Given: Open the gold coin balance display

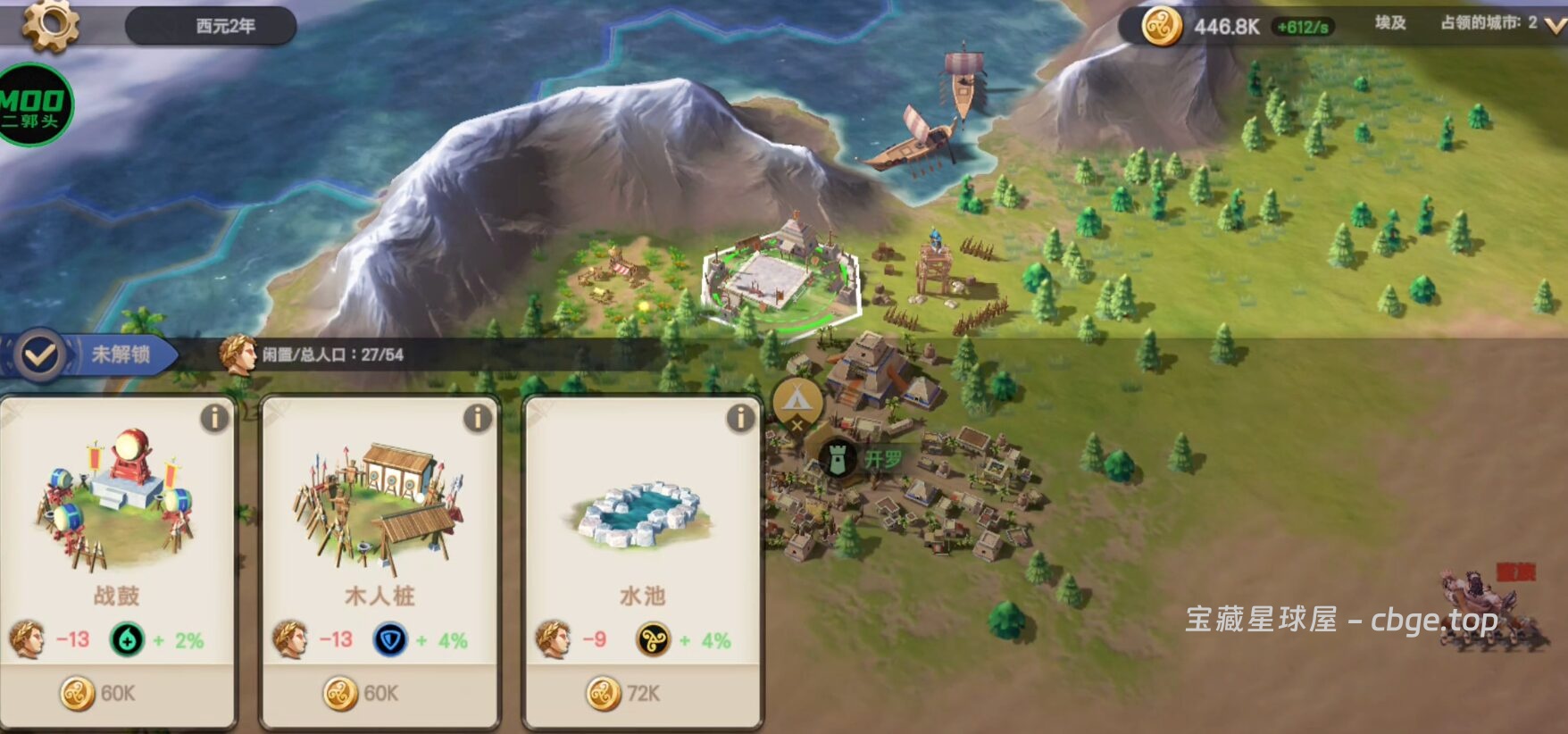Looking at the screenshot, I should 1225,27.
